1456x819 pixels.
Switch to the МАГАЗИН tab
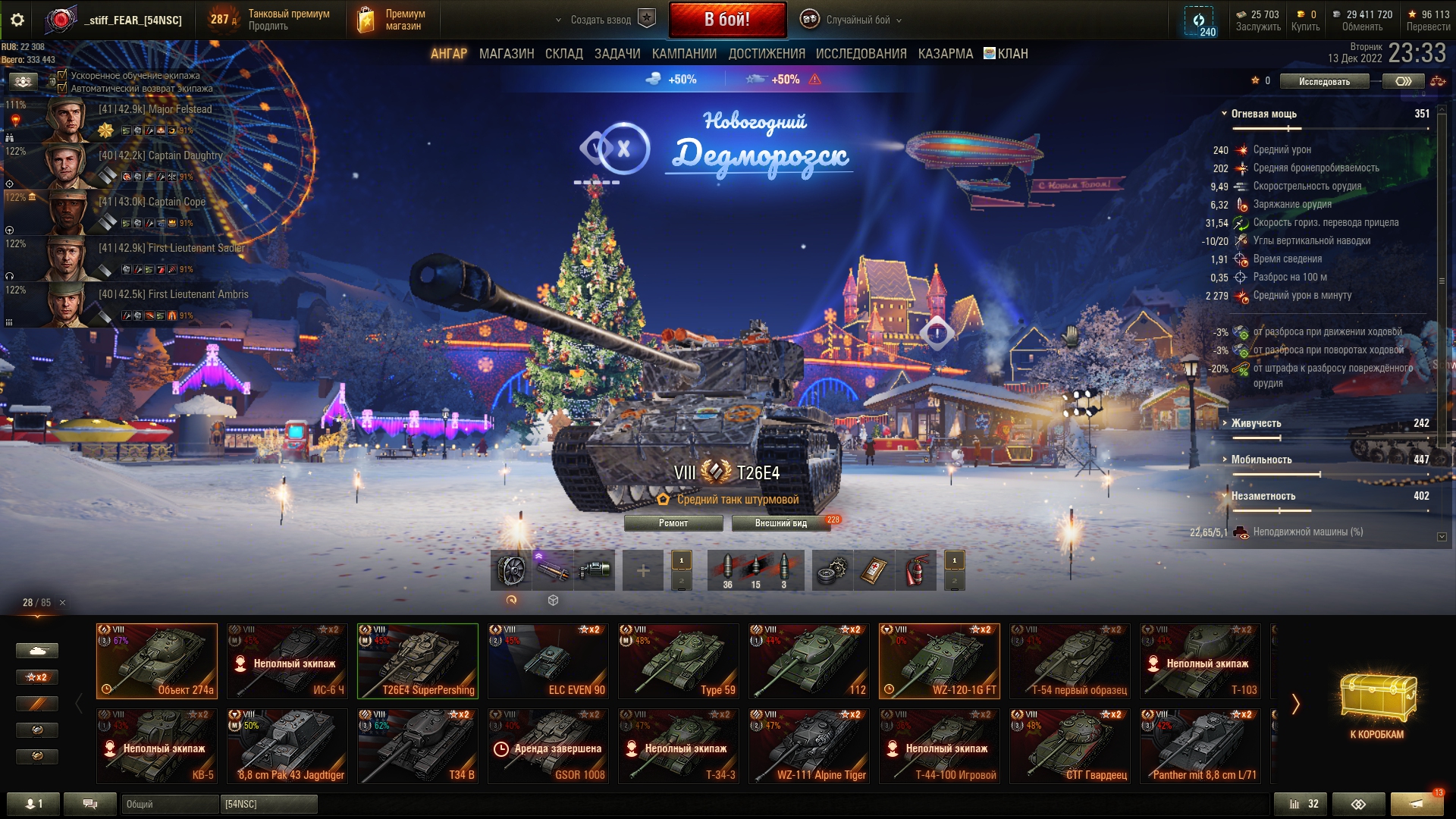click(x=507, y=54)
